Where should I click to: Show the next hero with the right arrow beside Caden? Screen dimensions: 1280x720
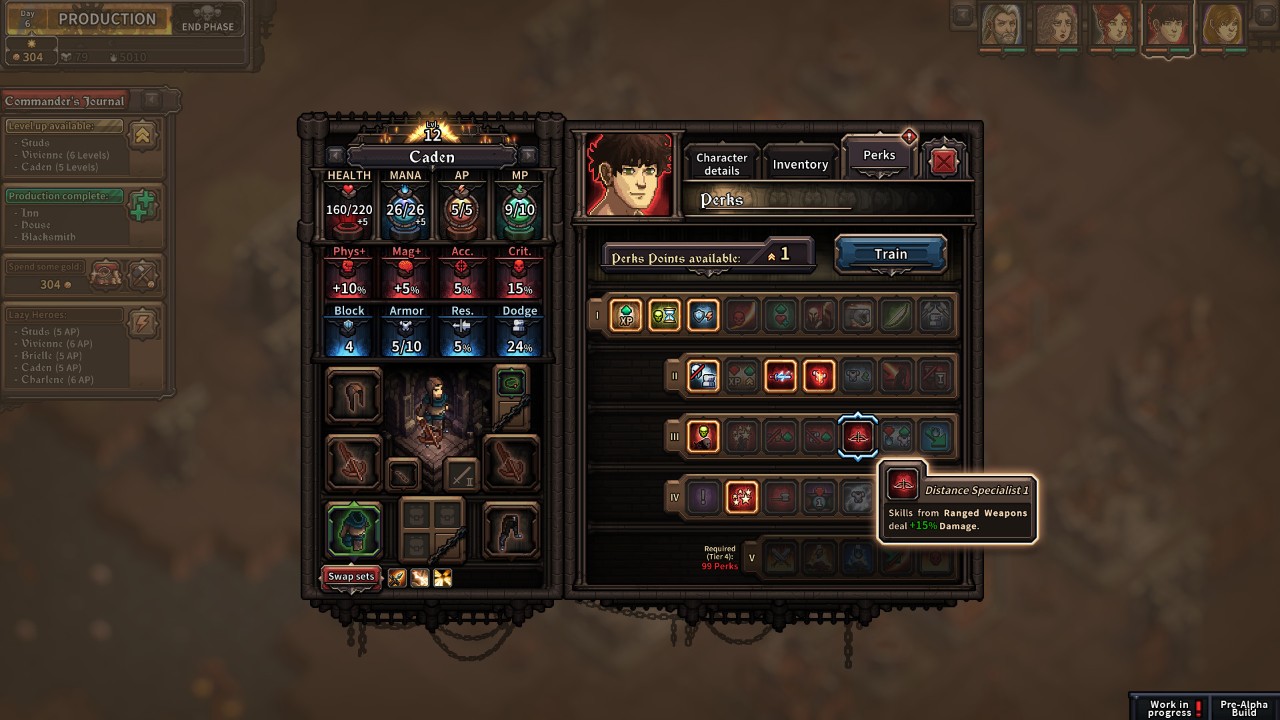coord(528,156)
